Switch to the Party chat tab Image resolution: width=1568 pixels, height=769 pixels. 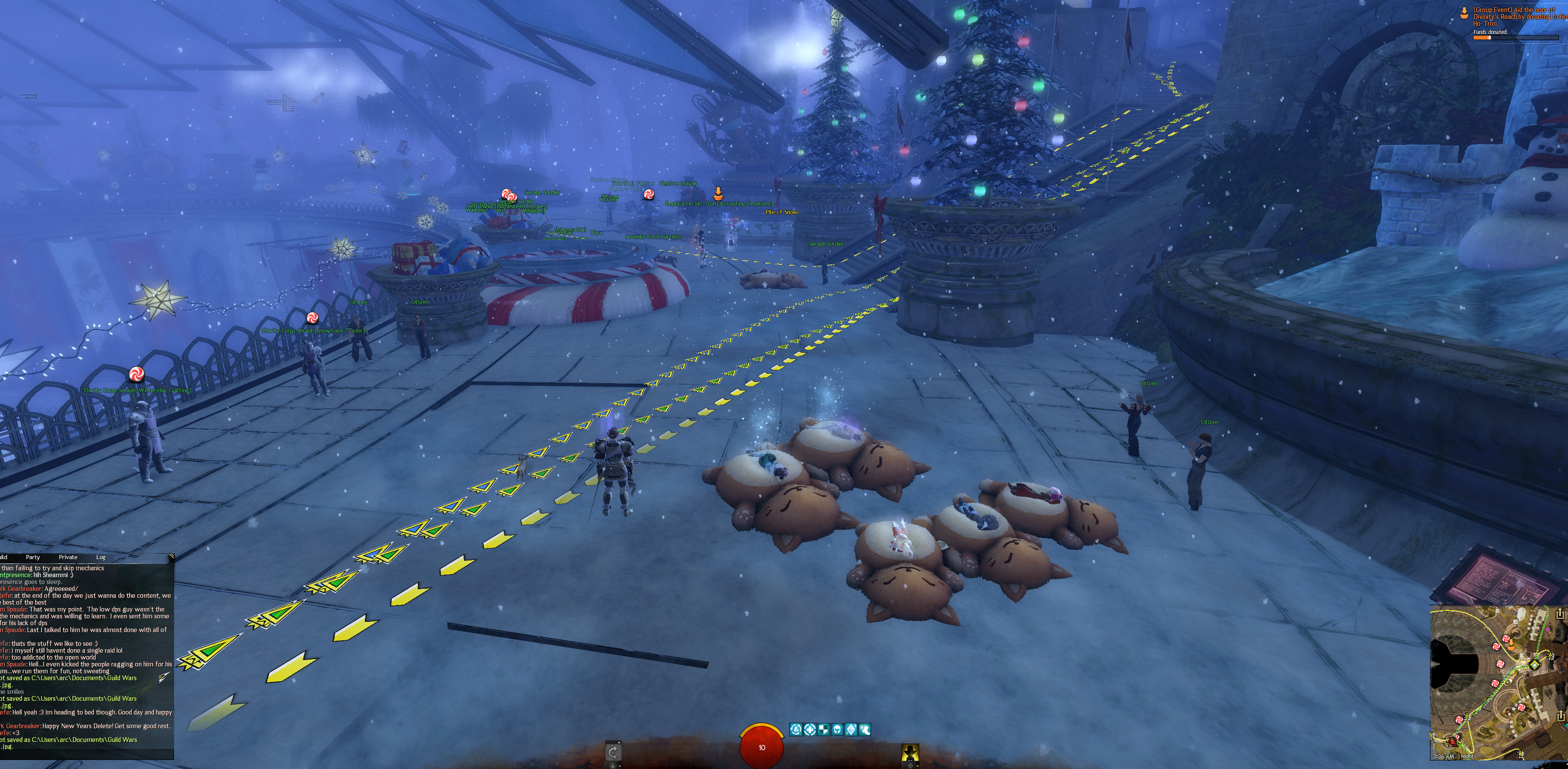[x=33, y=557]
